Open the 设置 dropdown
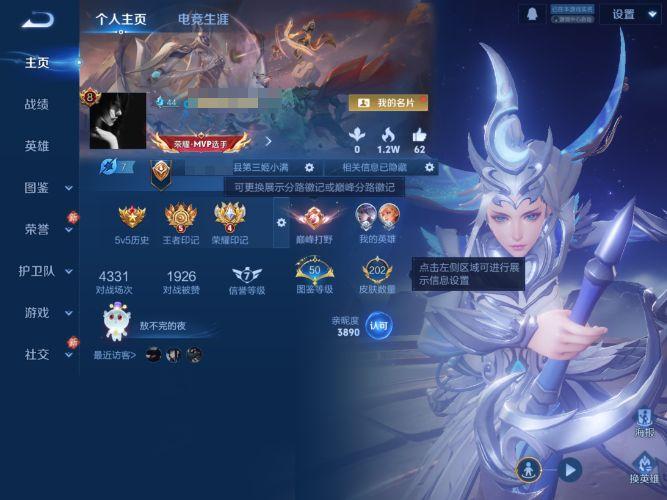This screenshot has height=500, width=667. [x=630, y=14]
